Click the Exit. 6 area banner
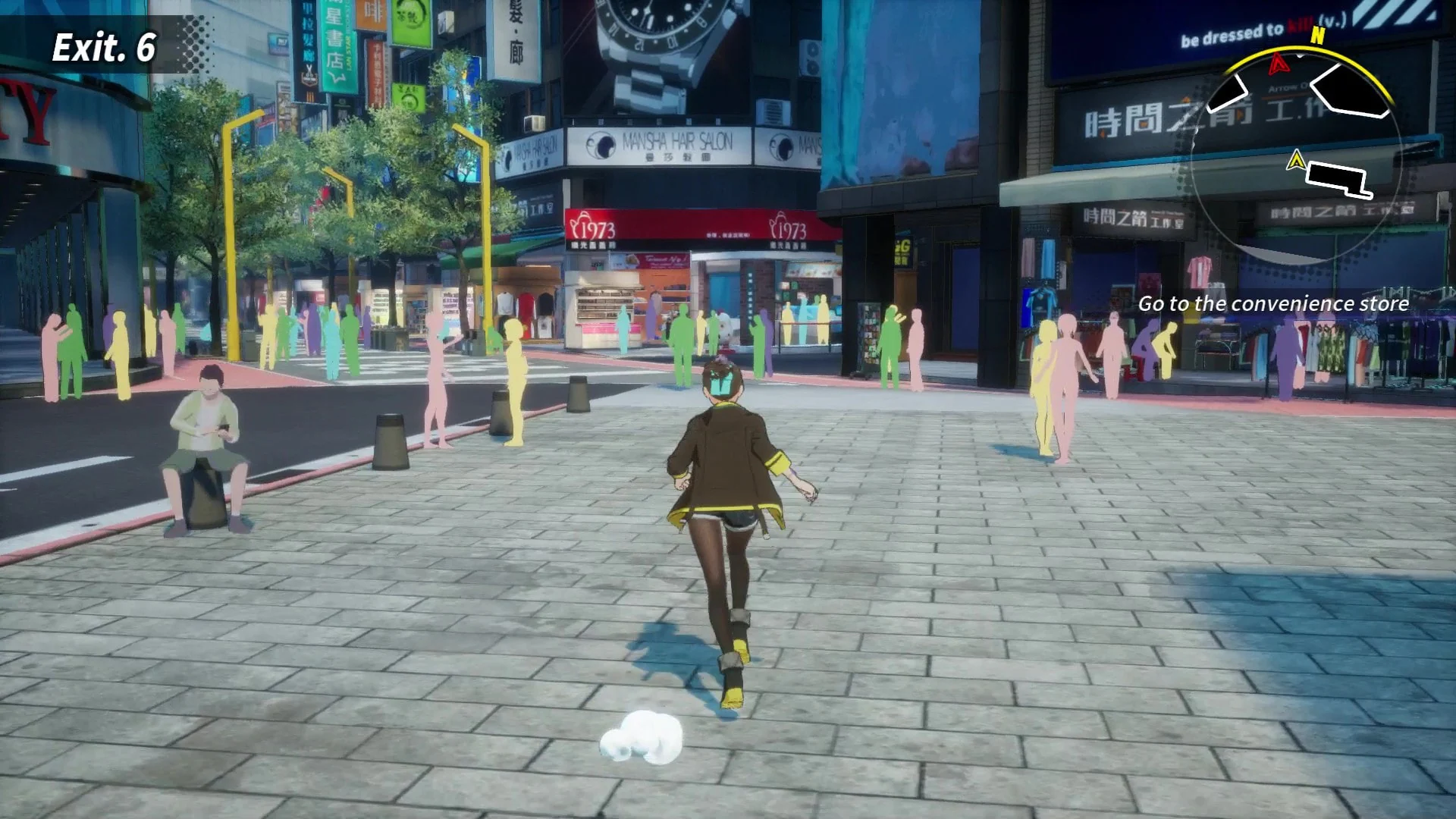1456x819 pixels. pos(102,47)
